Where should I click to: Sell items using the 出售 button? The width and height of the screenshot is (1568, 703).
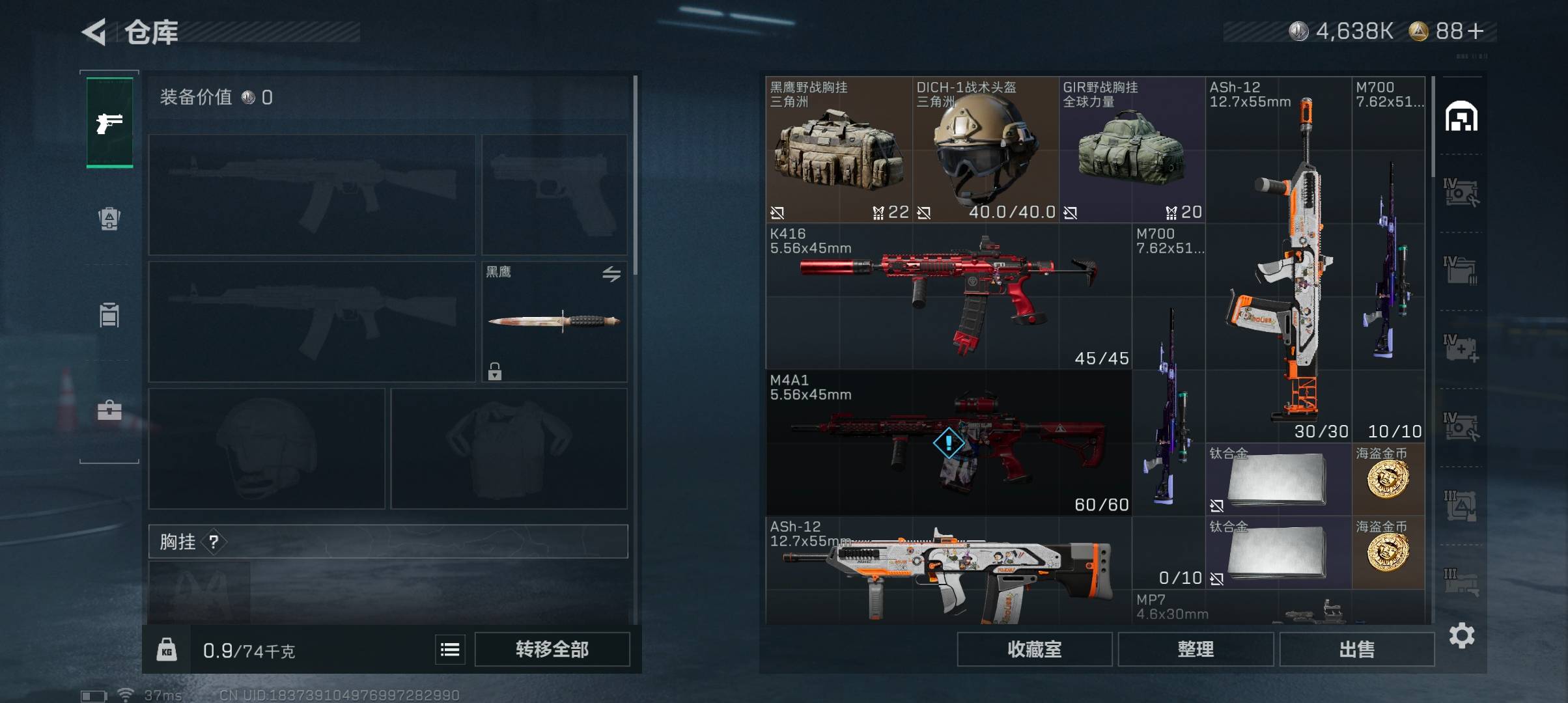1357,649
